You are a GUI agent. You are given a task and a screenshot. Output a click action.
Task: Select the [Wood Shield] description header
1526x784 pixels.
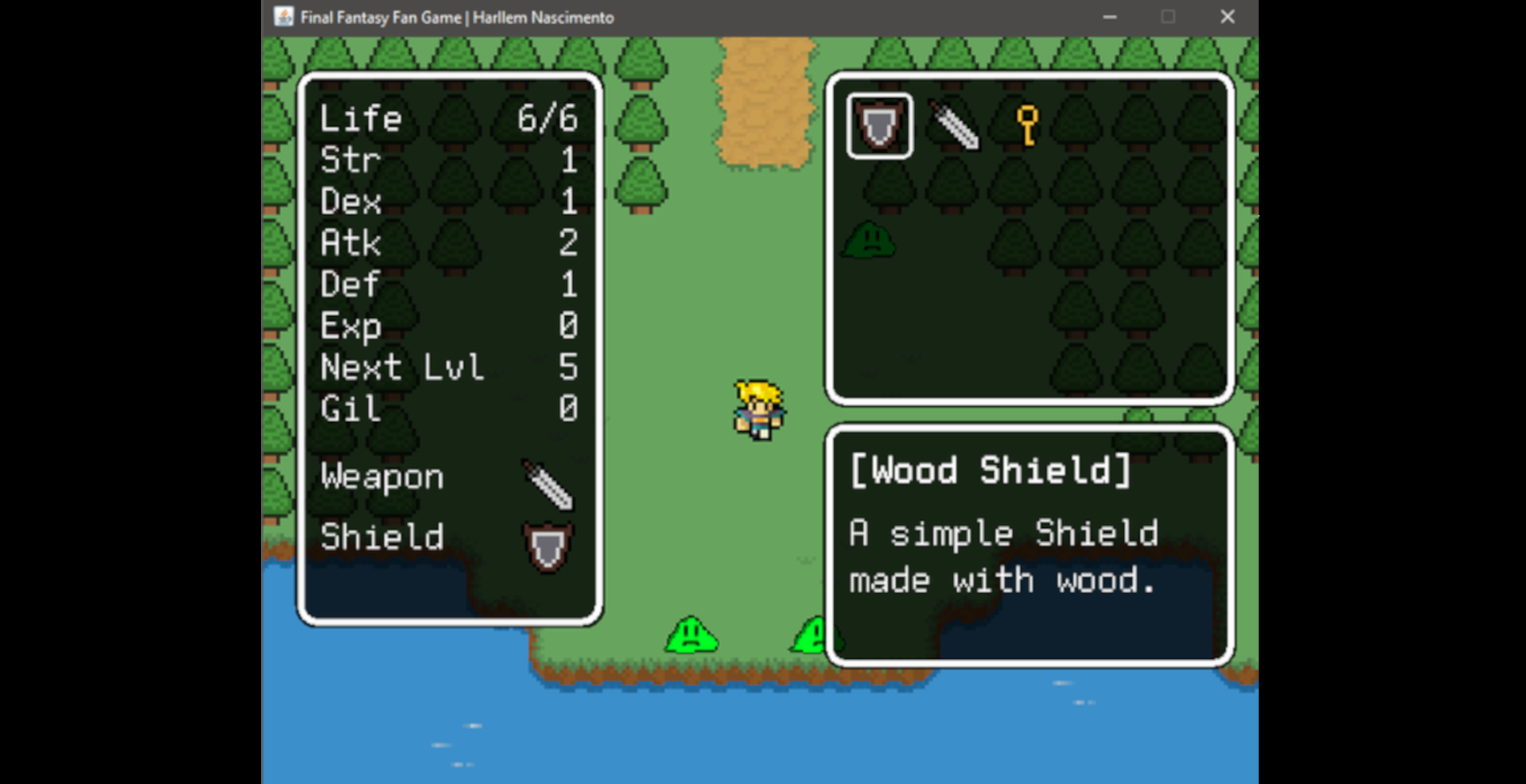click(x=991, y=470)
